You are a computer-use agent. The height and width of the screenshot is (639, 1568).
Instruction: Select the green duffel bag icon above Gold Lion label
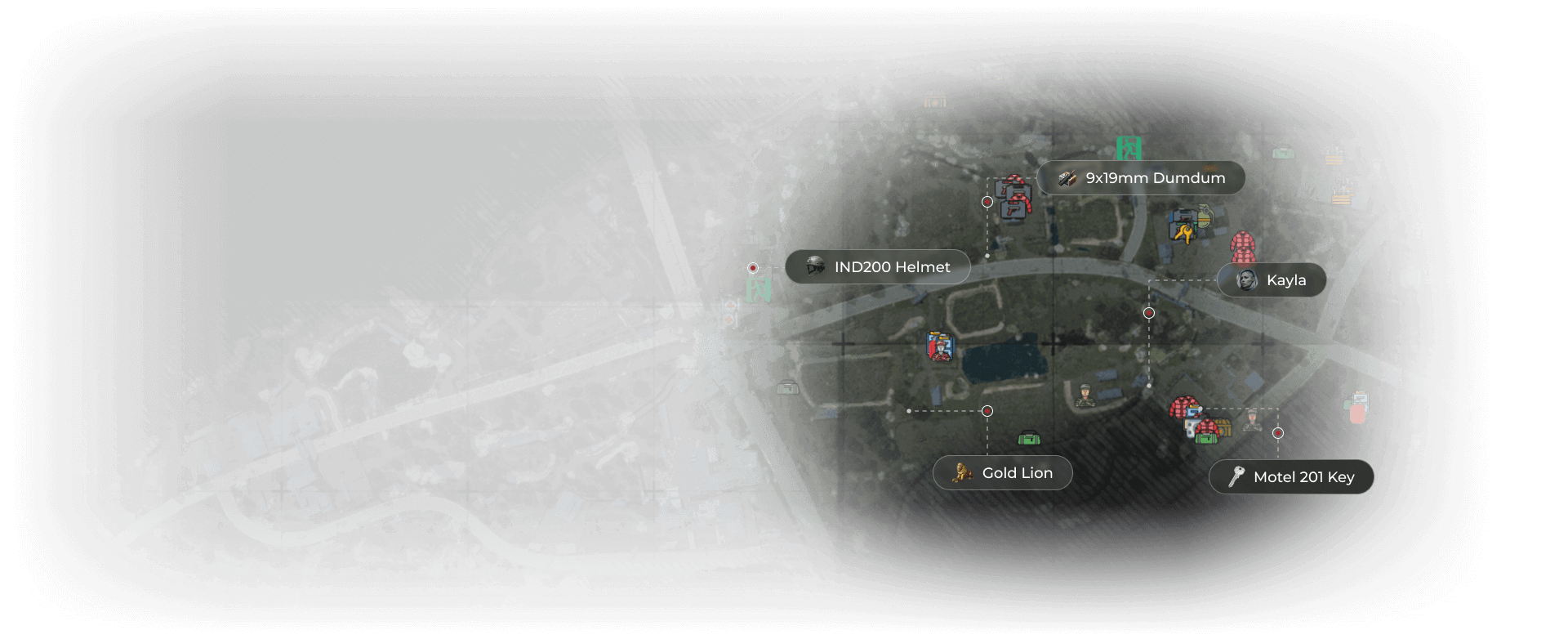(x=1029, y=437)
